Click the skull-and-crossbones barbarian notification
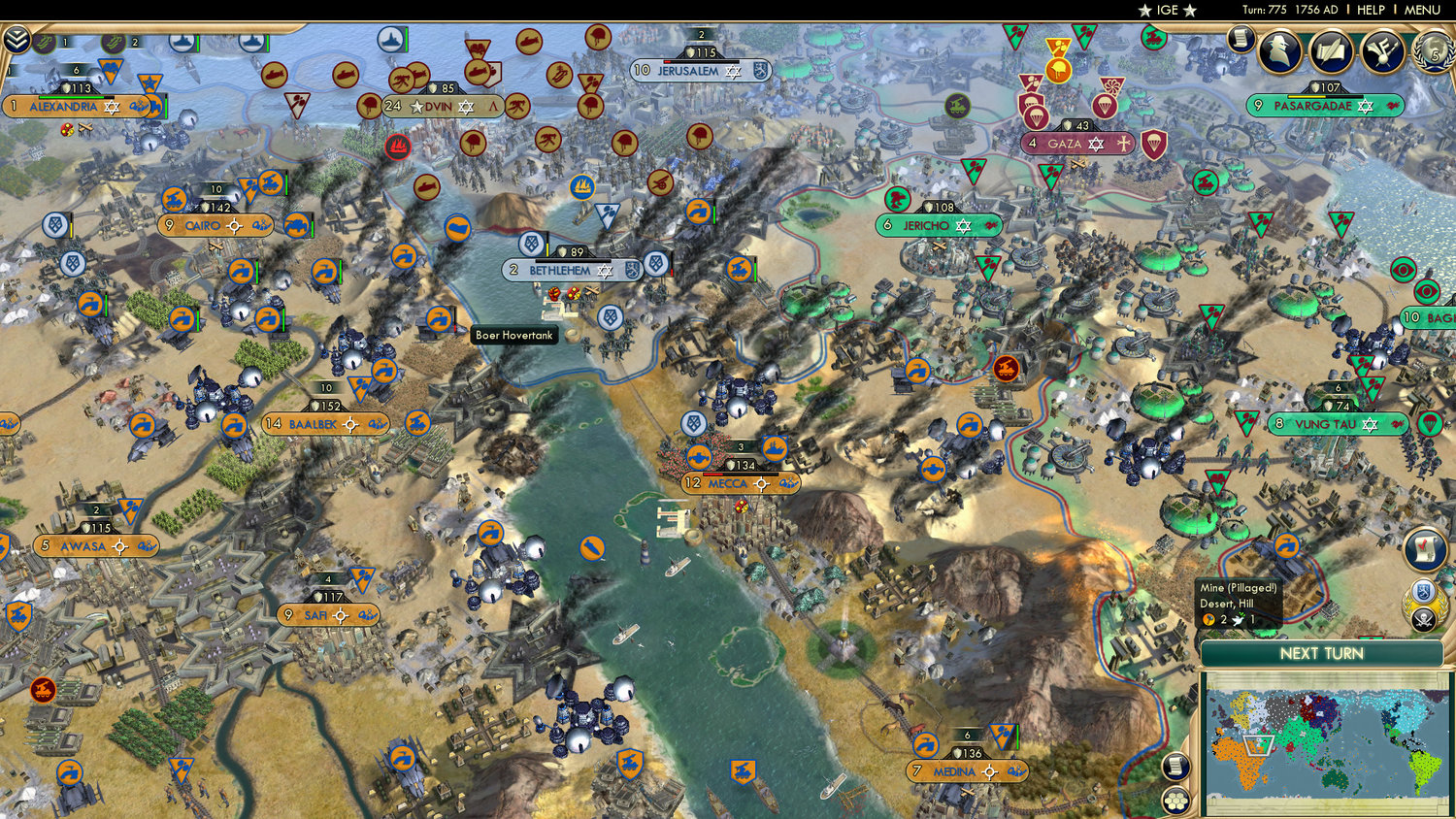 pos(1423,619)
